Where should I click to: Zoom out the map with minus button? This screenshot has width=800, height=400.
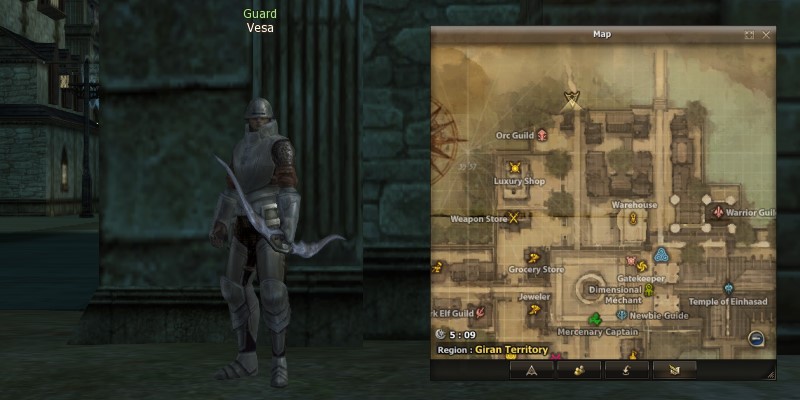point(756,339)
